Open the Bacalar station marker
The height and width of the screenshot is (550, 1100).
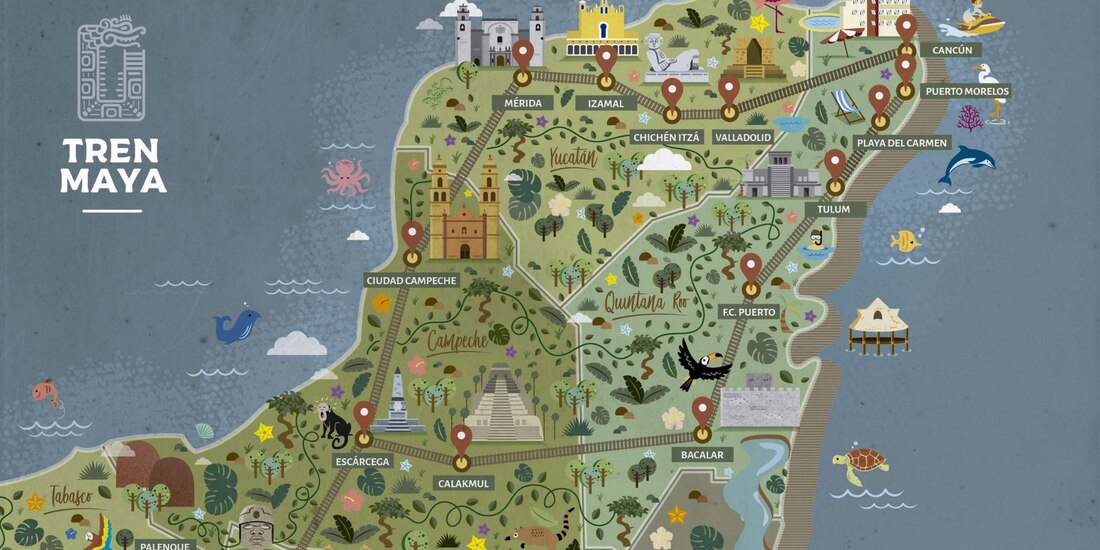pyautogui.click(x=703, y=411)
